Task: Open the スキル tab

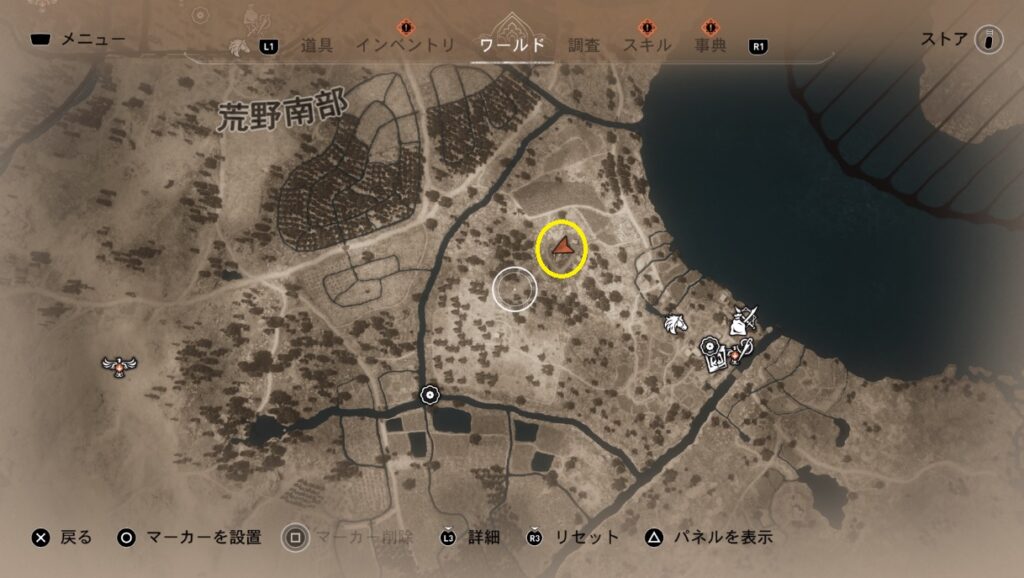Action: [x=647, y=46]
